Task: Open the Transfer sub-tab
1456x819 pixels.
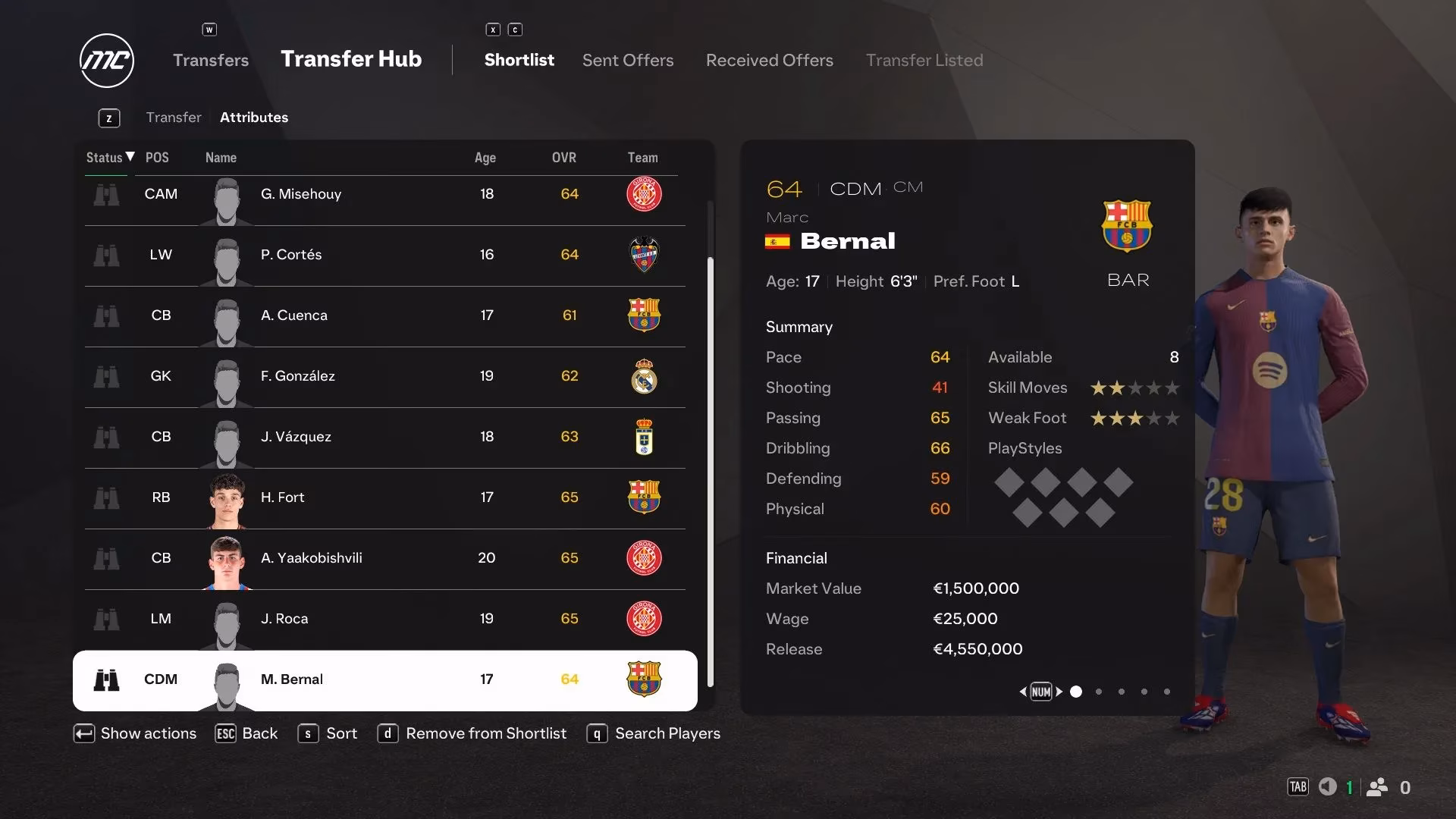Action: pos(174,118)
